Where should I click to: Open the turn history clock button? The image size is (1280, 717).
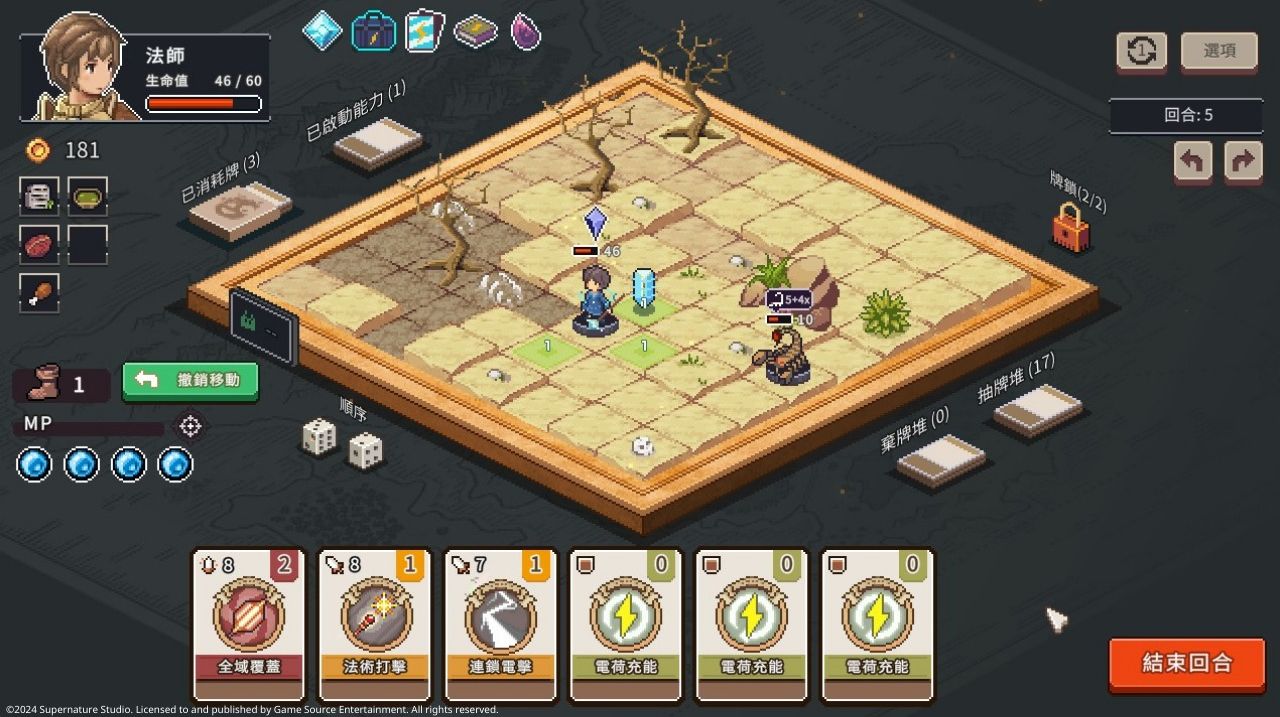coord(1141,51)
